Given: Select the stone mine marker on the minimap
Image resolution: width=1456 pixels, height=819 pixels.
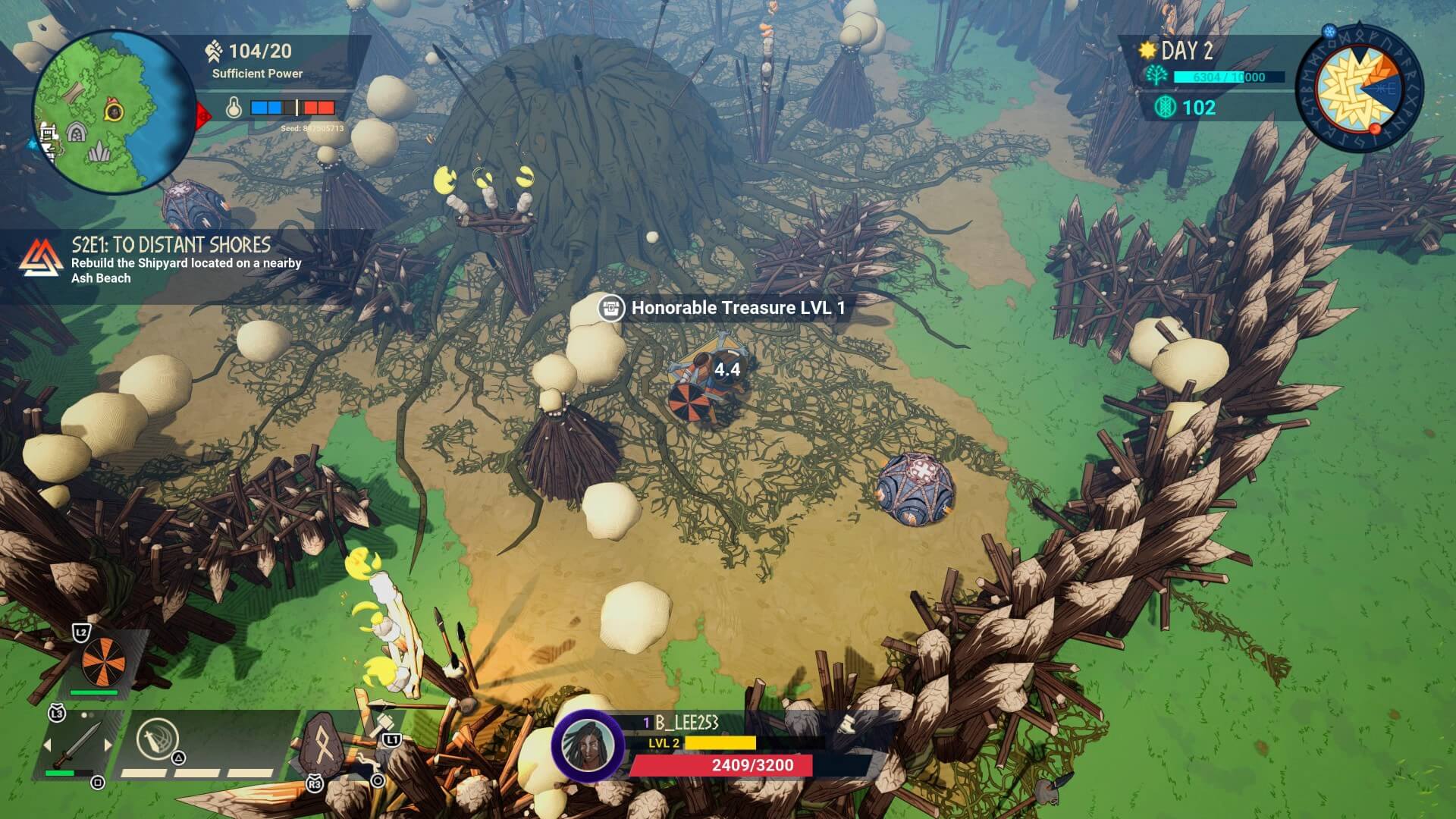Looking at the screenshot, I should point(76,133).
